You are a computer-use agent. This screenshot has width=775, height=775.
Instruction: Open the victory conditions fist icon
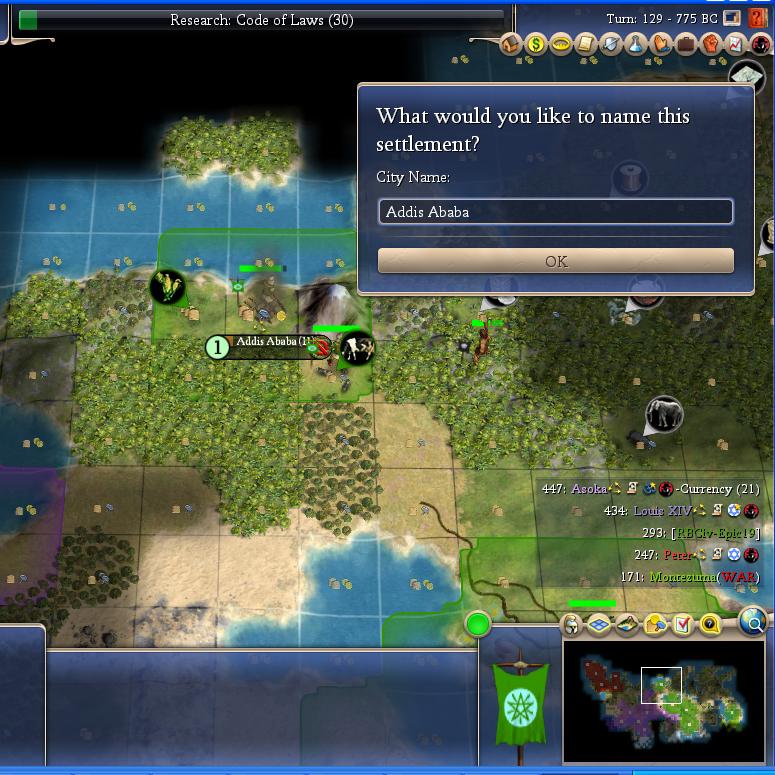coord(711,45)
